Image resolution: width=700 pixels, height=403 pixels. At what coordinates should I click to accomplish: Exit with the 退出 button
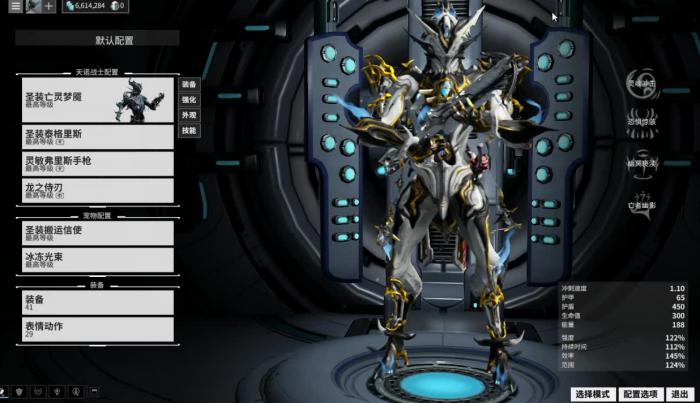point(680,394)
